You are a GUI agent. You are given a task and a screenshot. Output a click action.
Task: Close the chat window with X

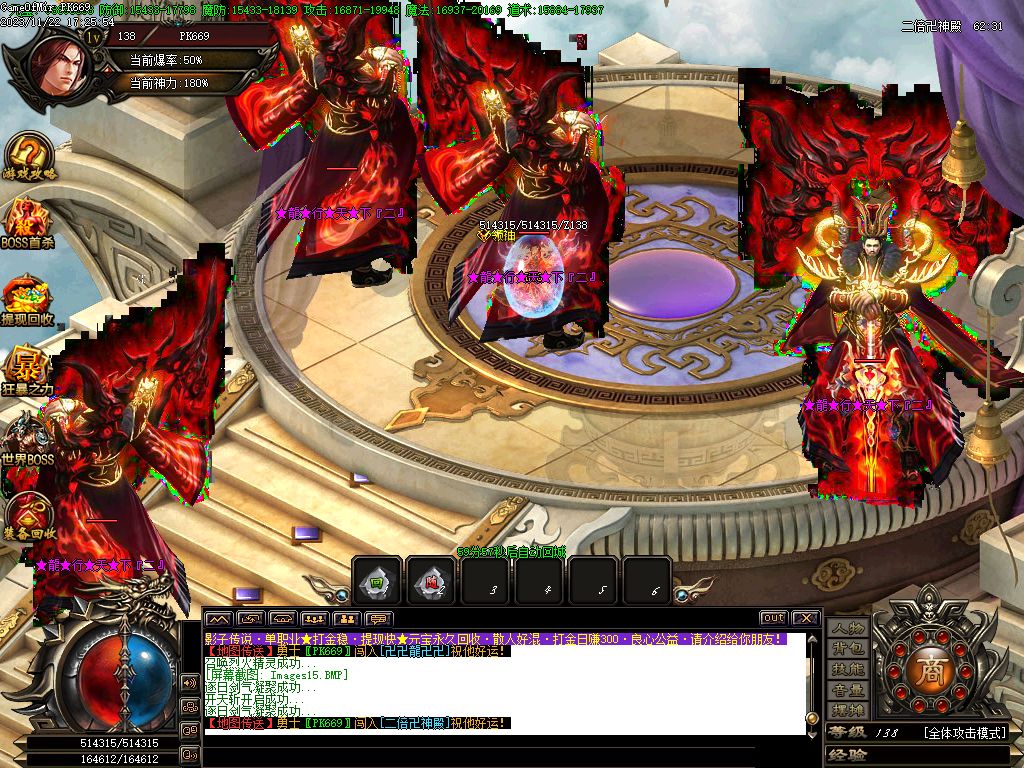click(806, 618)
